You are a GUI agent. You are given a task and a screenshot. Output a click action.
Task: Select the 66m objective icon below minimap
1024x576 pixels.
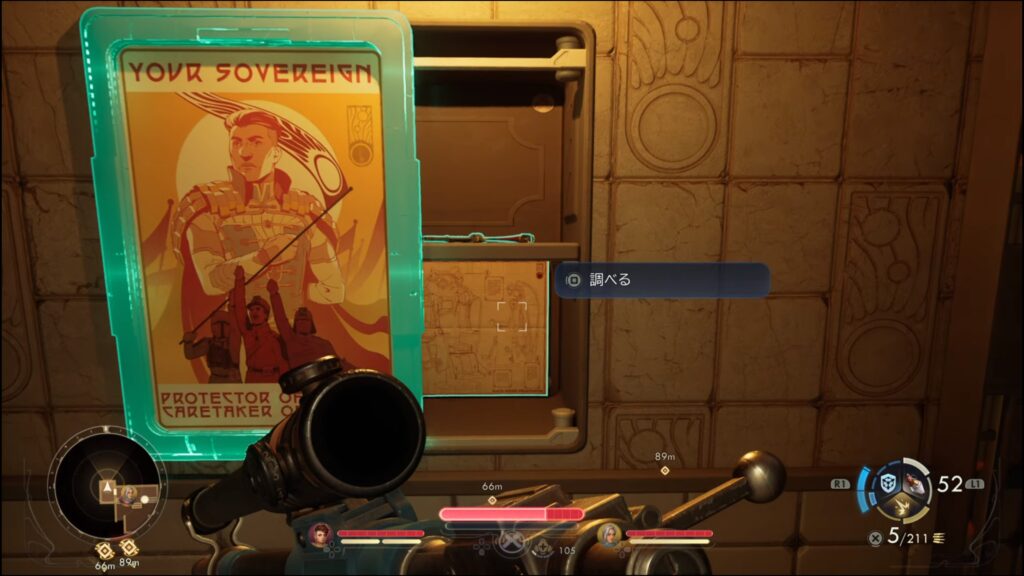(104, 549)
